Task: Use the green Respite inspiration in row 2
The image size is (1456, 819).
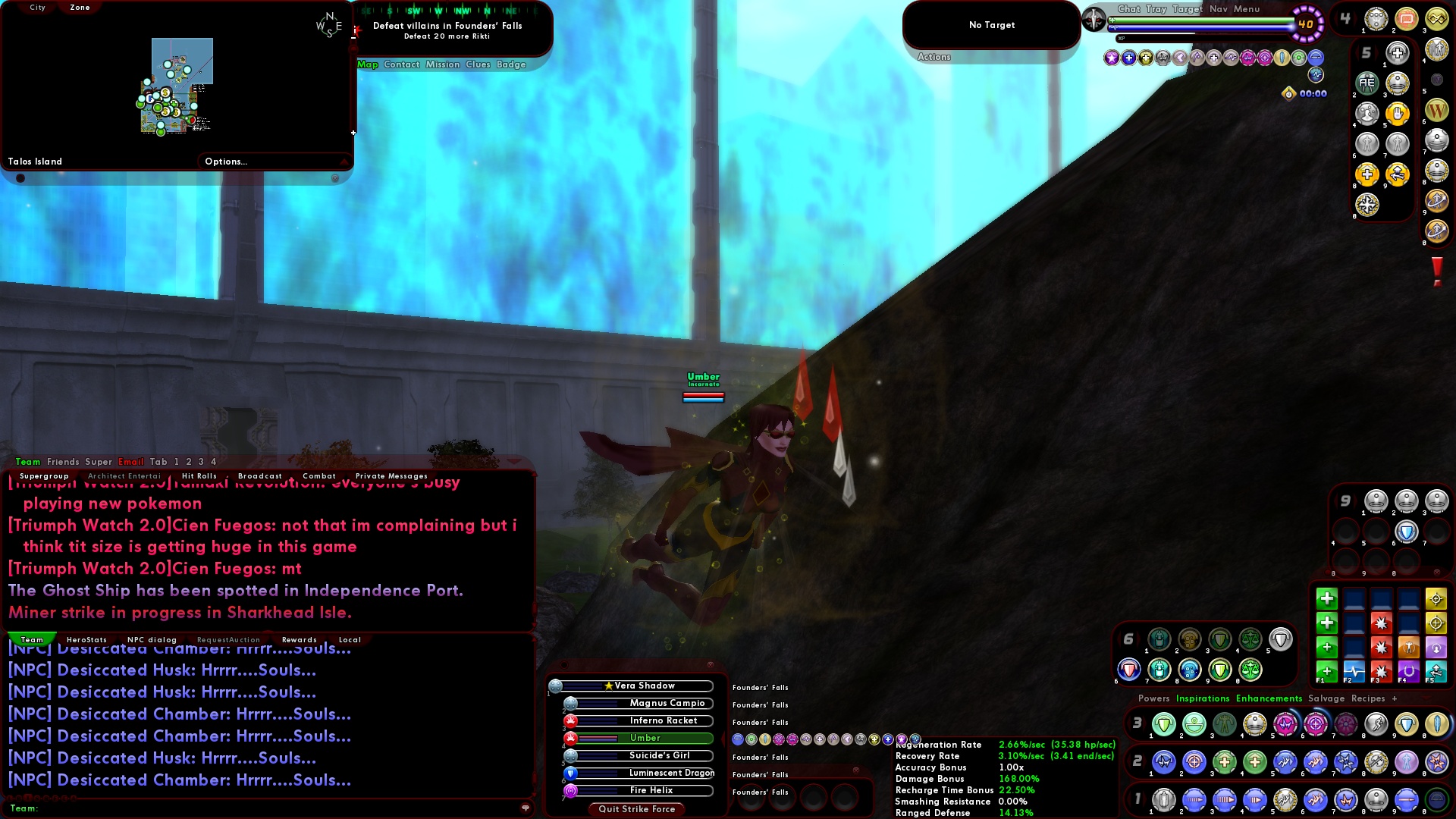Action: 1327,623
